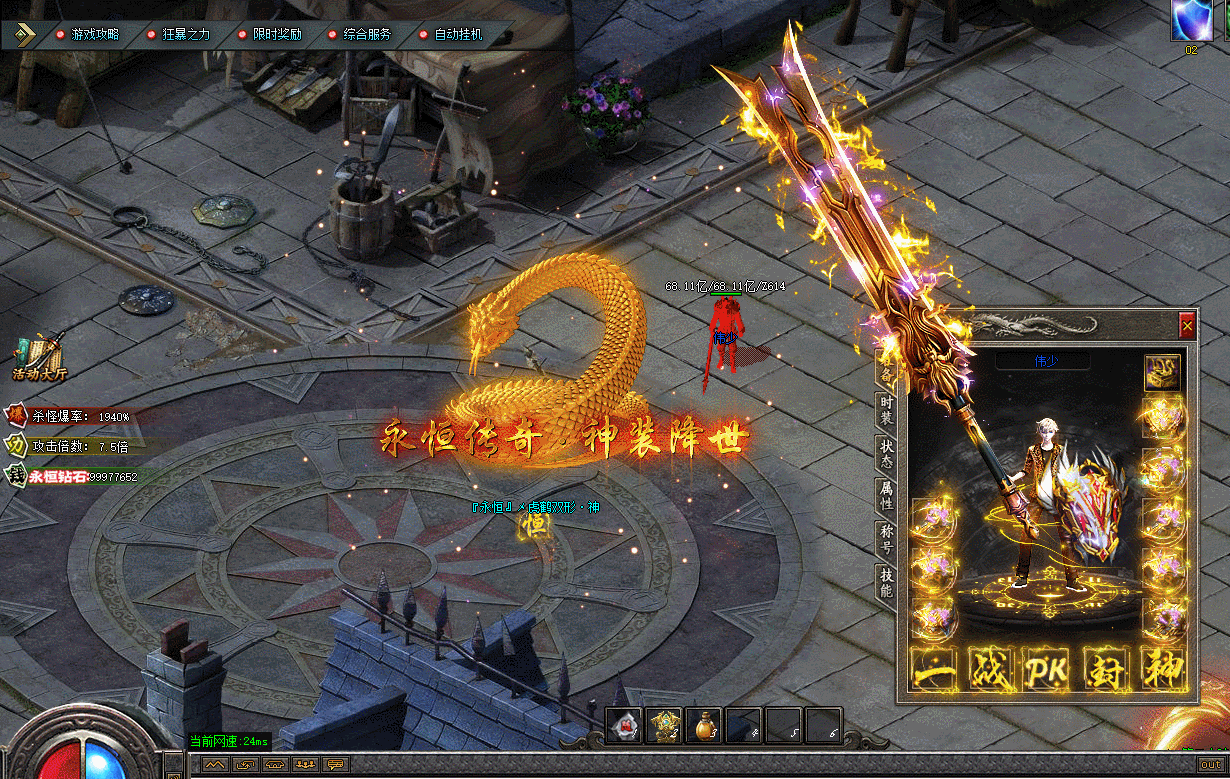Use the orange potion in hotbar slot 3
The image size is (1230, 779).
coord(705,726)
